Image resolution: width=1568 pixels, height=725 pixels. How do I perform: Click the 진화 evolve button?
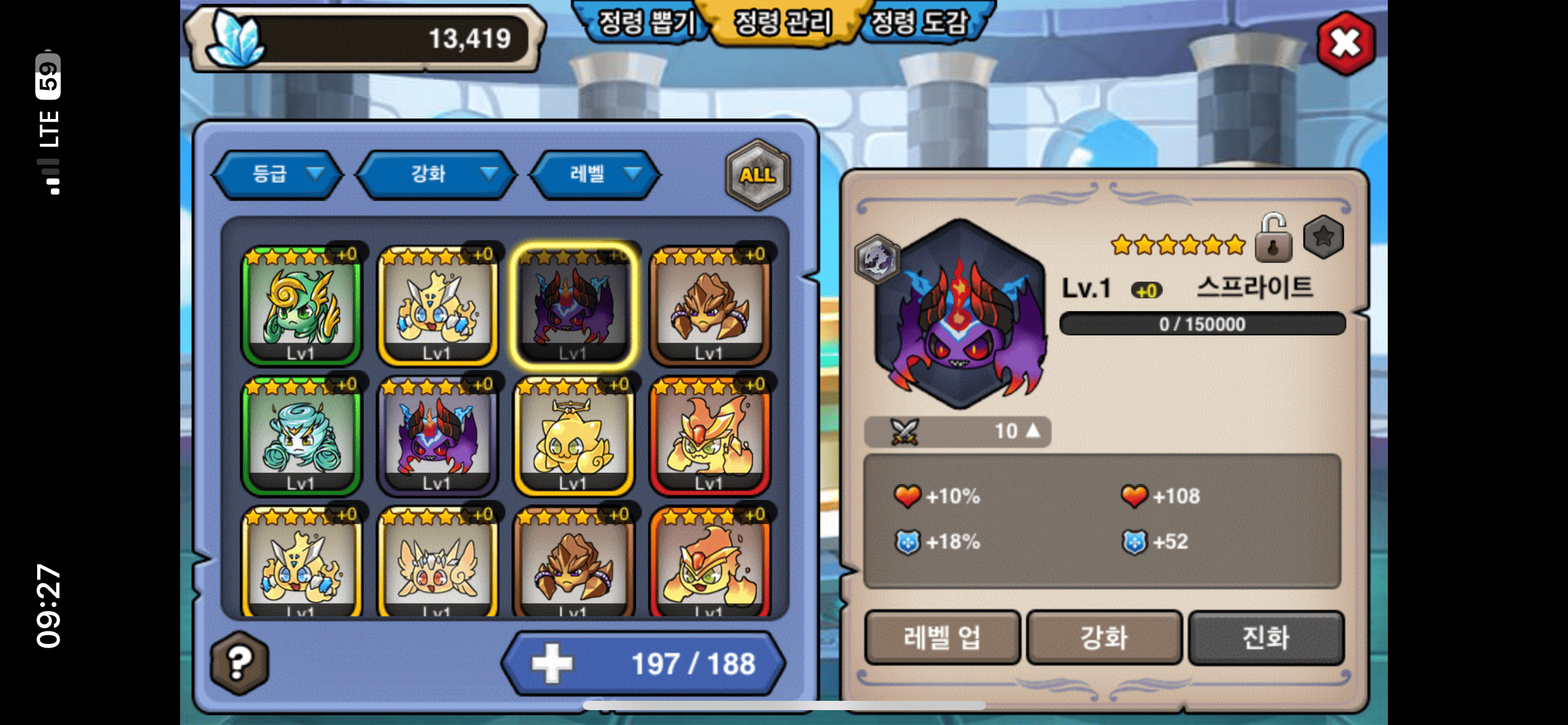[1266, 638]
